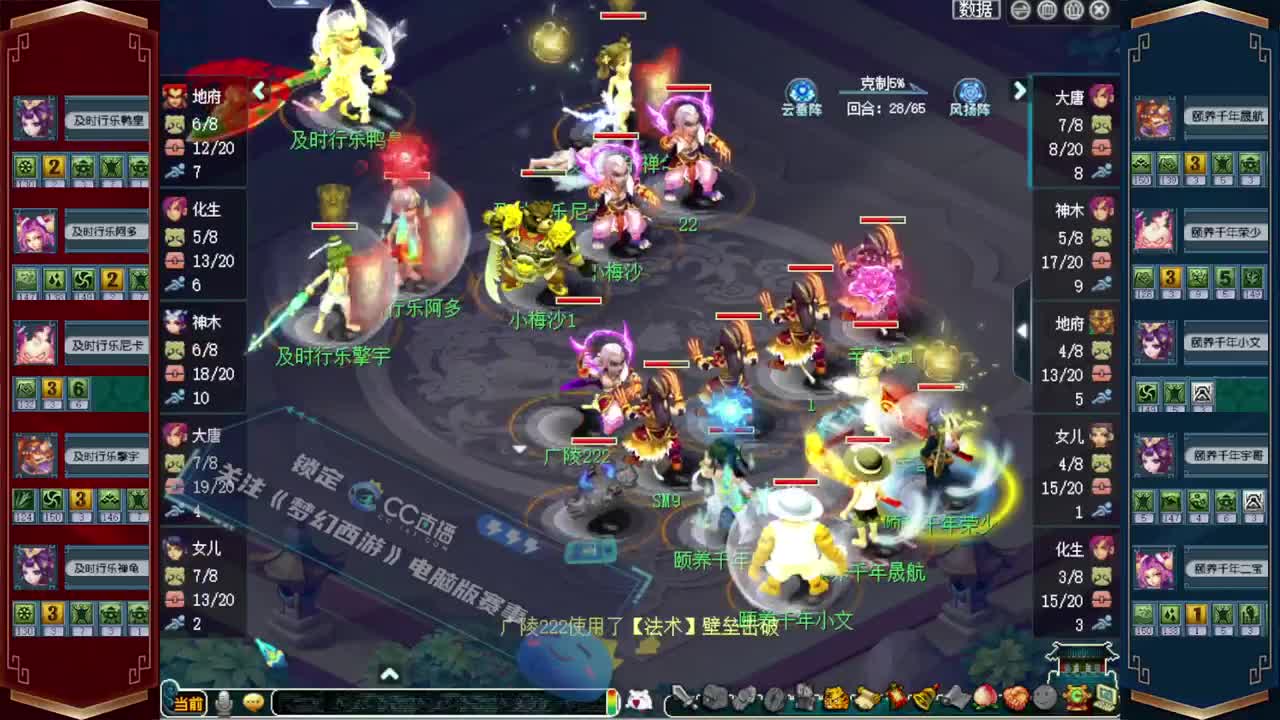Image resolution: width=1280 pixels, height=720 pixels.
Task: Open the side panel arrow tab on the right edge
Action: 1022,330
